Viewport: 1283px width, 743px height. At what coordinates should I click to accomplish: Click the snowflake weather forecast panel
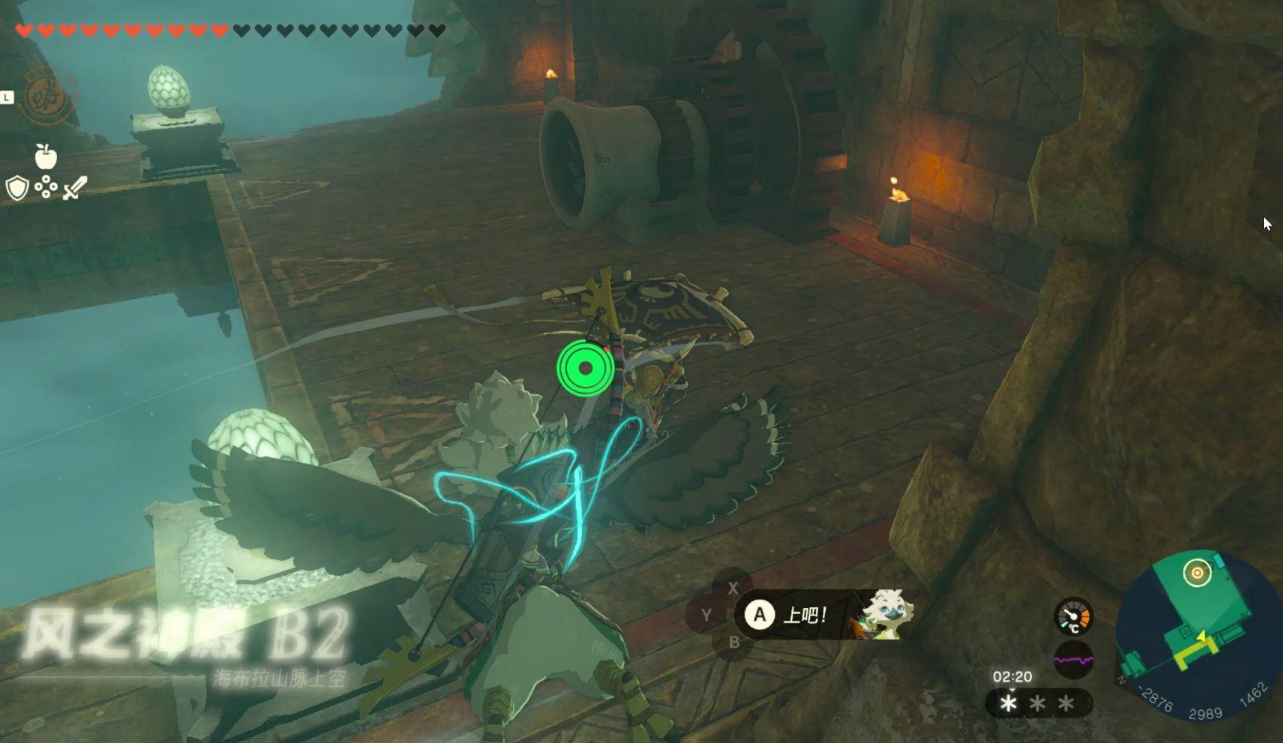click(x=1038, y=704)
